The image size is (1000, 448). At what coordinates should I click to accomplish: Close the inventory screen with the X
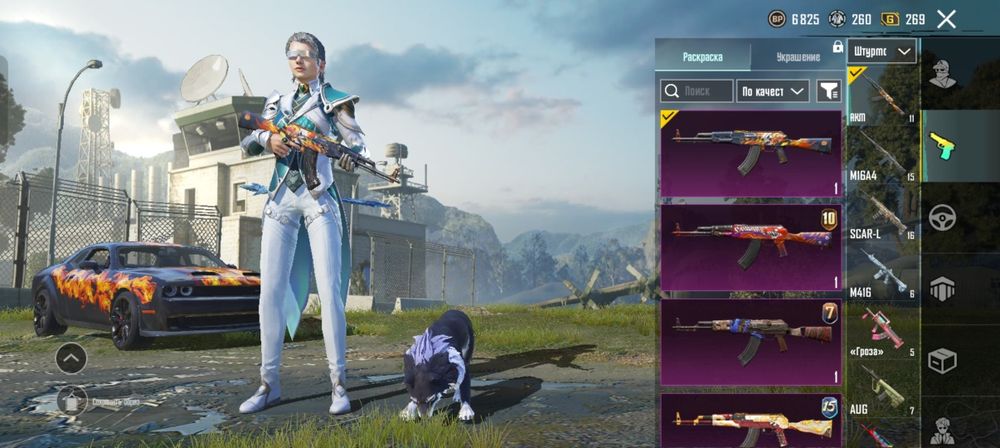pos(947,19)
